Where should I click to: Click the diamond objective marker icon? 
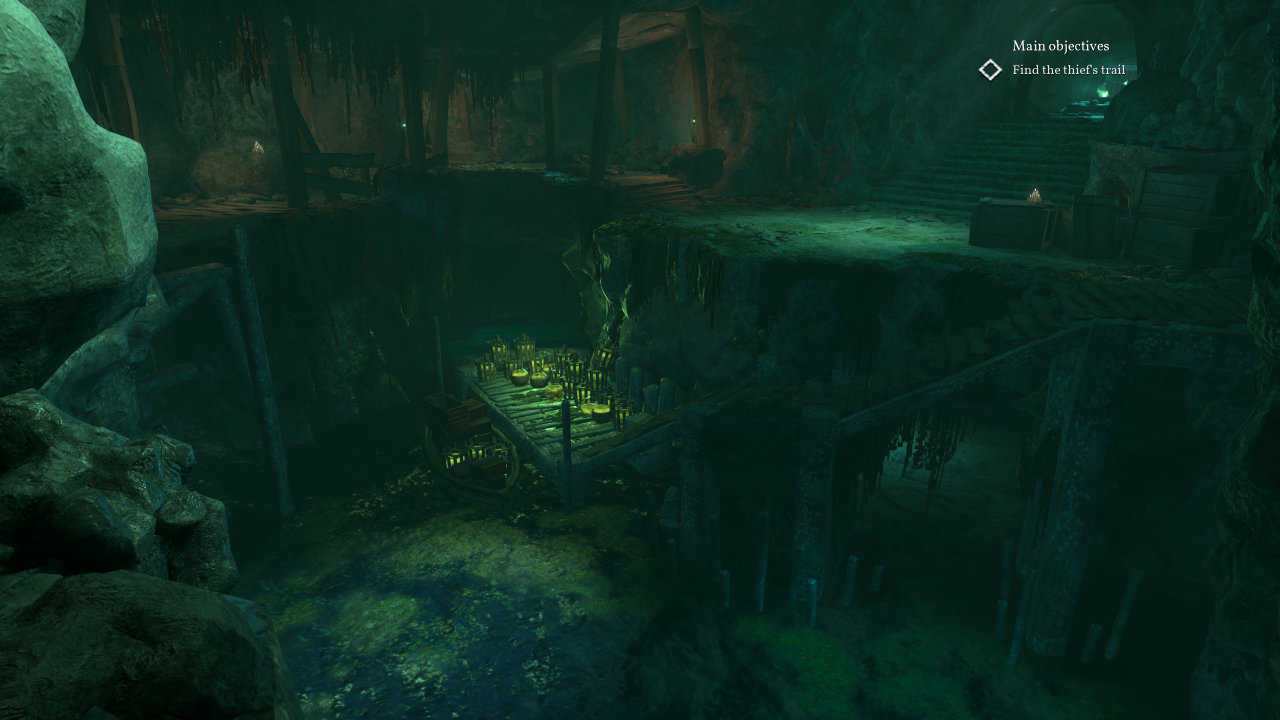990,70
